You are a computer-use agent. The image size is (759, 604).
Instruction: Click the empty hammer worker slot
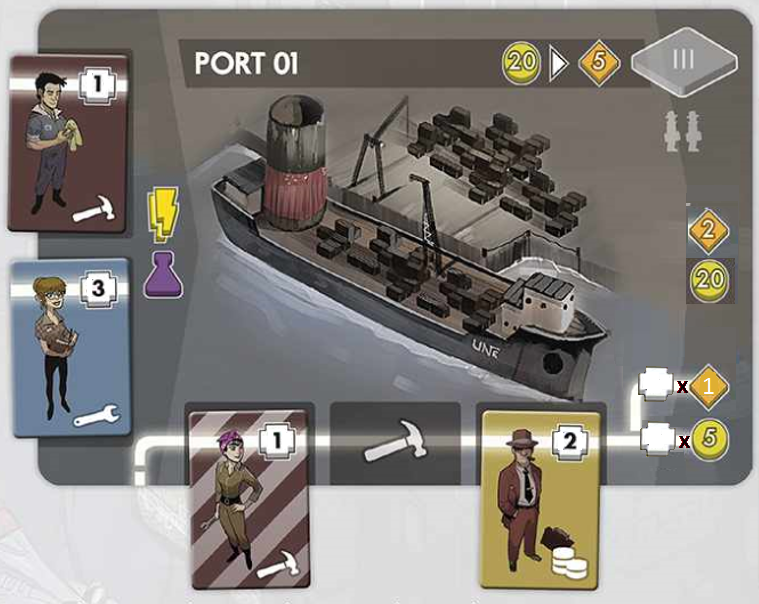click(395, 450)
